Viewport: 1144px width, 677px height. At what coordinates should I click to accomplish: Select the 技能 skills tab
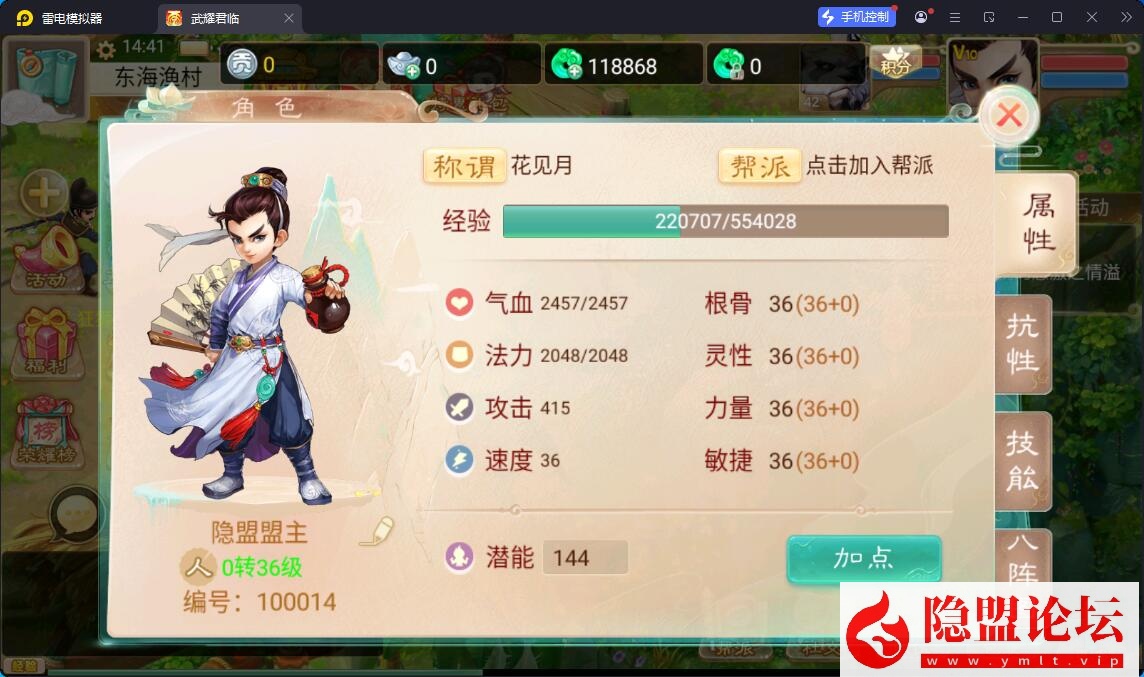pos(1022,461)
